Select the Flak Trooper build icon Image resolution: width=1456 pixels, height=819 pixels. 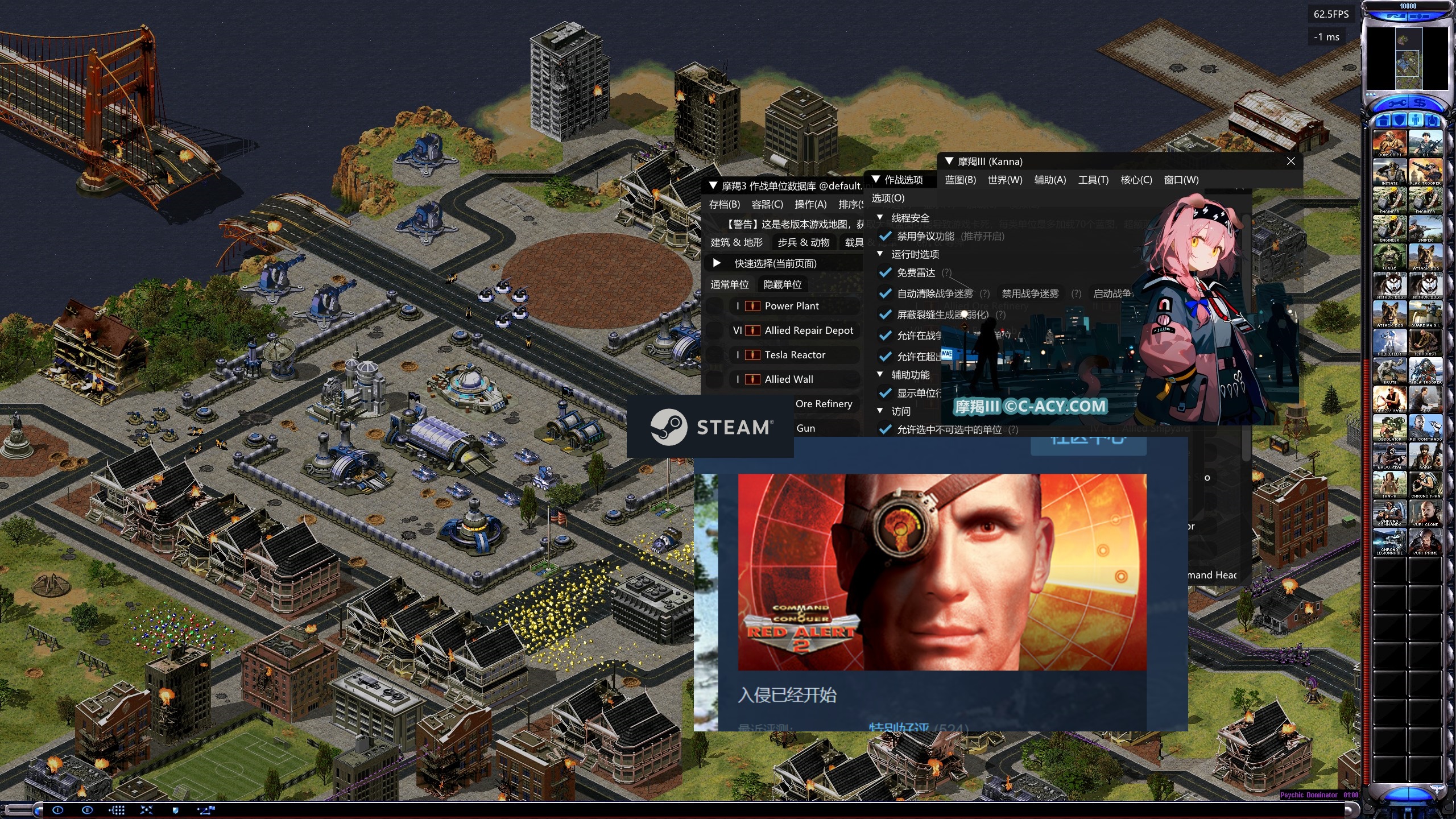(x=1425, y=171)
